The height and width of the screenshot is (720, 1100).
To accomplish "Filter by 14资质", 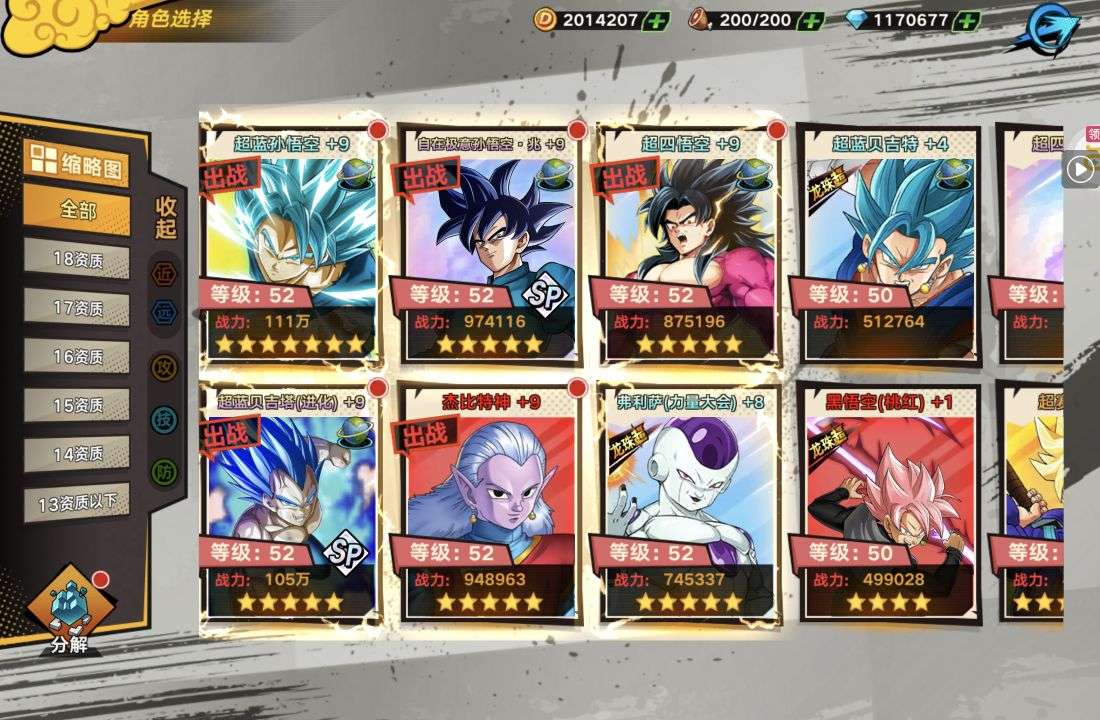I will 77,453.
